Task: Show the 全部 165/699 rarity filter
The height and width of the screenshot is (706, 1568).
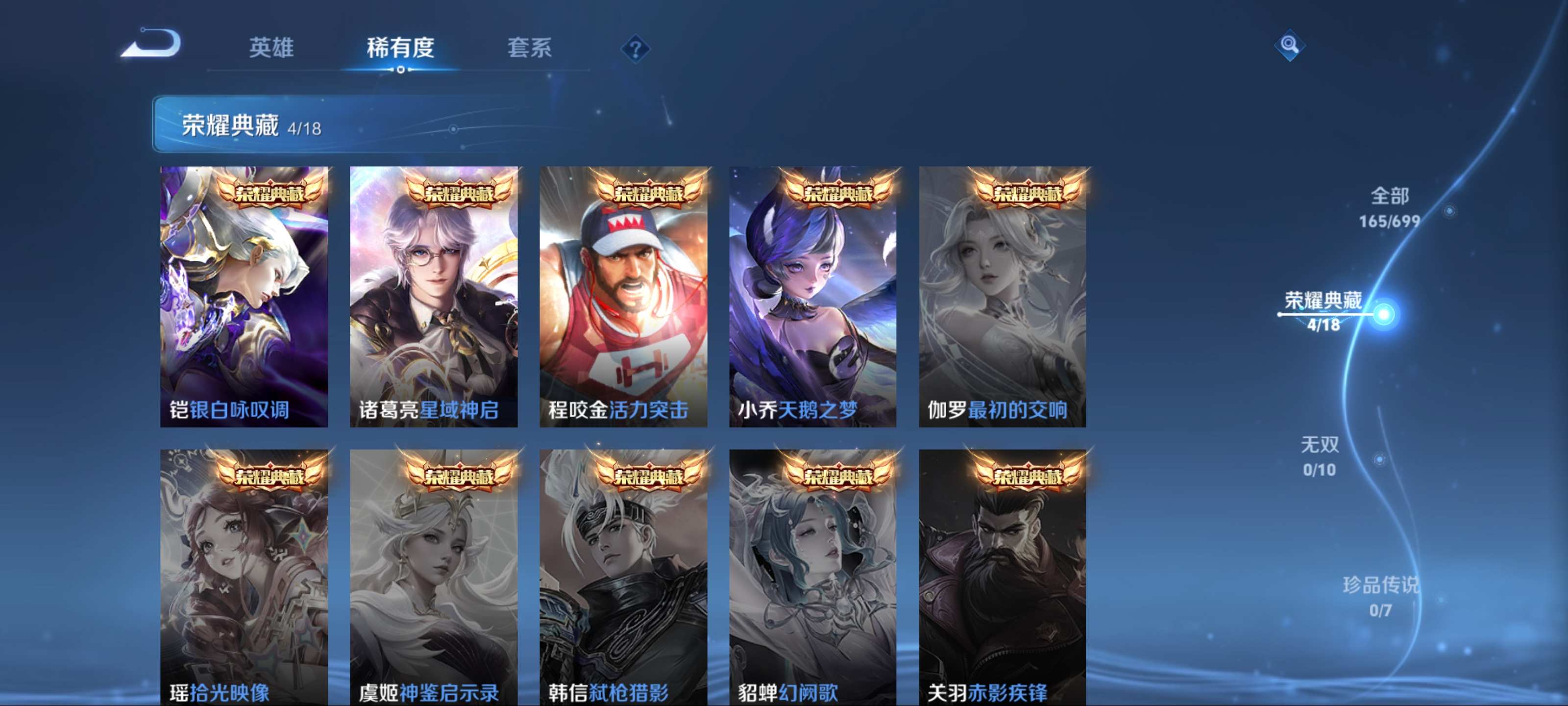Action: click(x=1389, y=207)
